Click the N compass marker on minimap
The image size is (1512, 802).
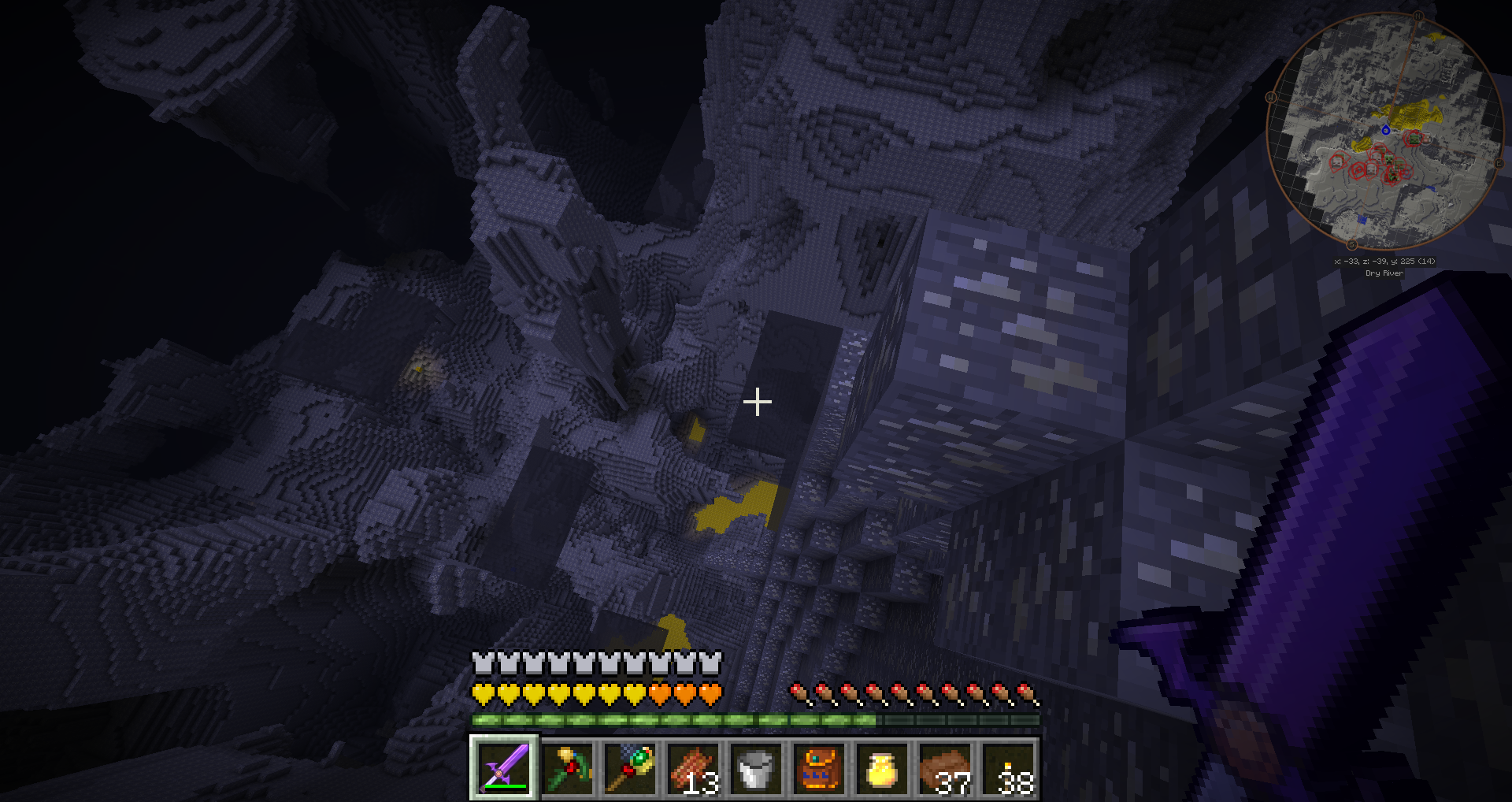coord(1418,17)
